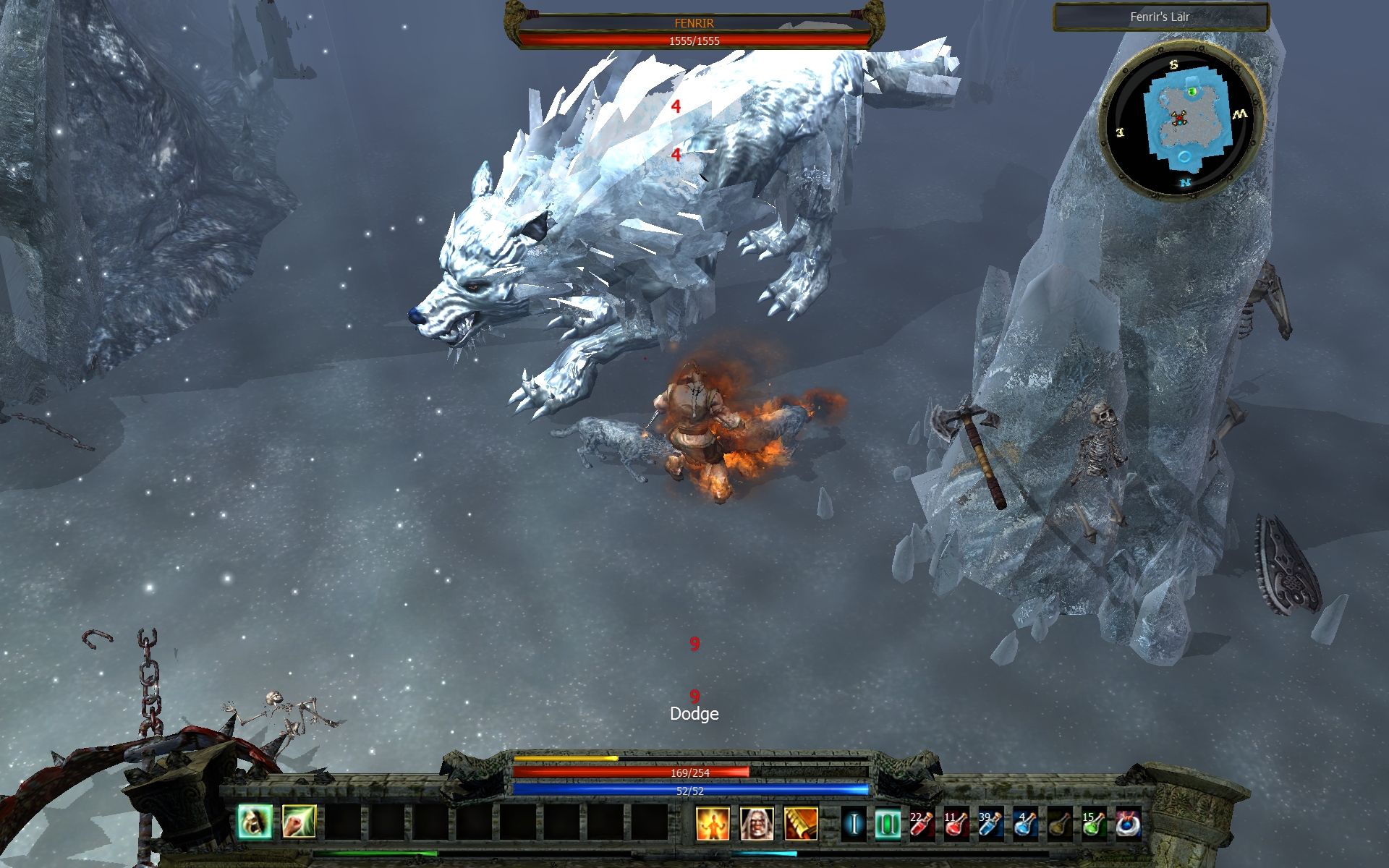Use the round red flask numbered 11
This screenshot has width=1389, height=868.
[956, 824]
